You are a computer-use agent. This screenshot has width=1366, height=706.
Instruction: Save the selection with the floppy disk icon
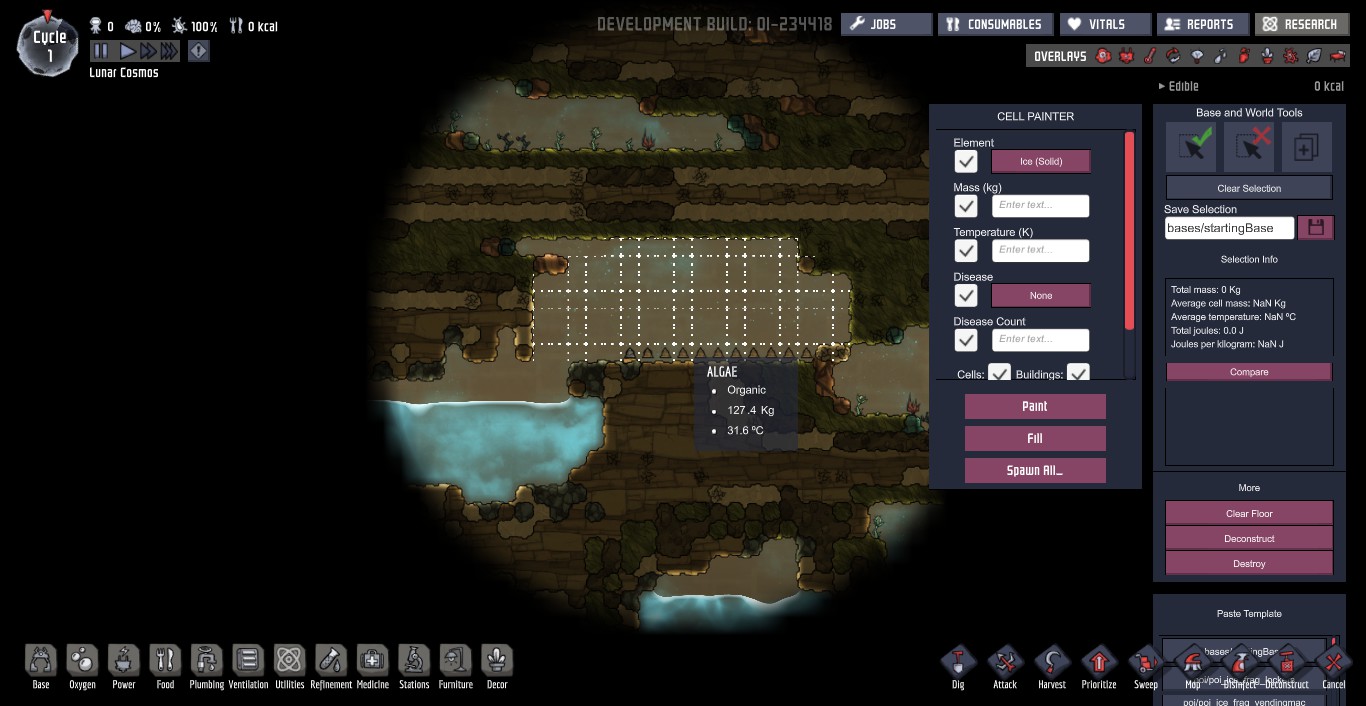pyautogui.click(x=1315, y=228)
